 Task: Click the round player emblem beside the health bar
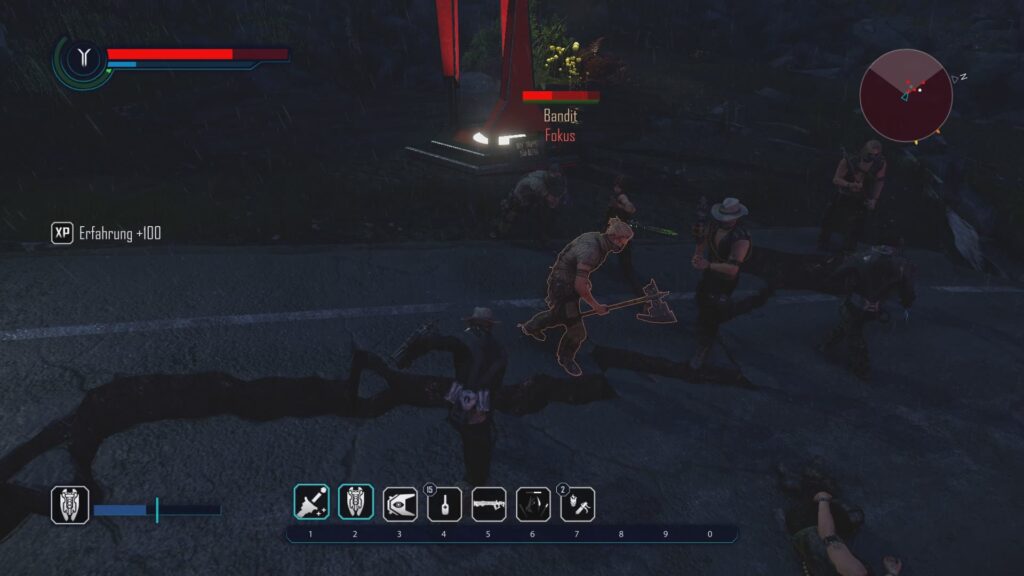84,59
